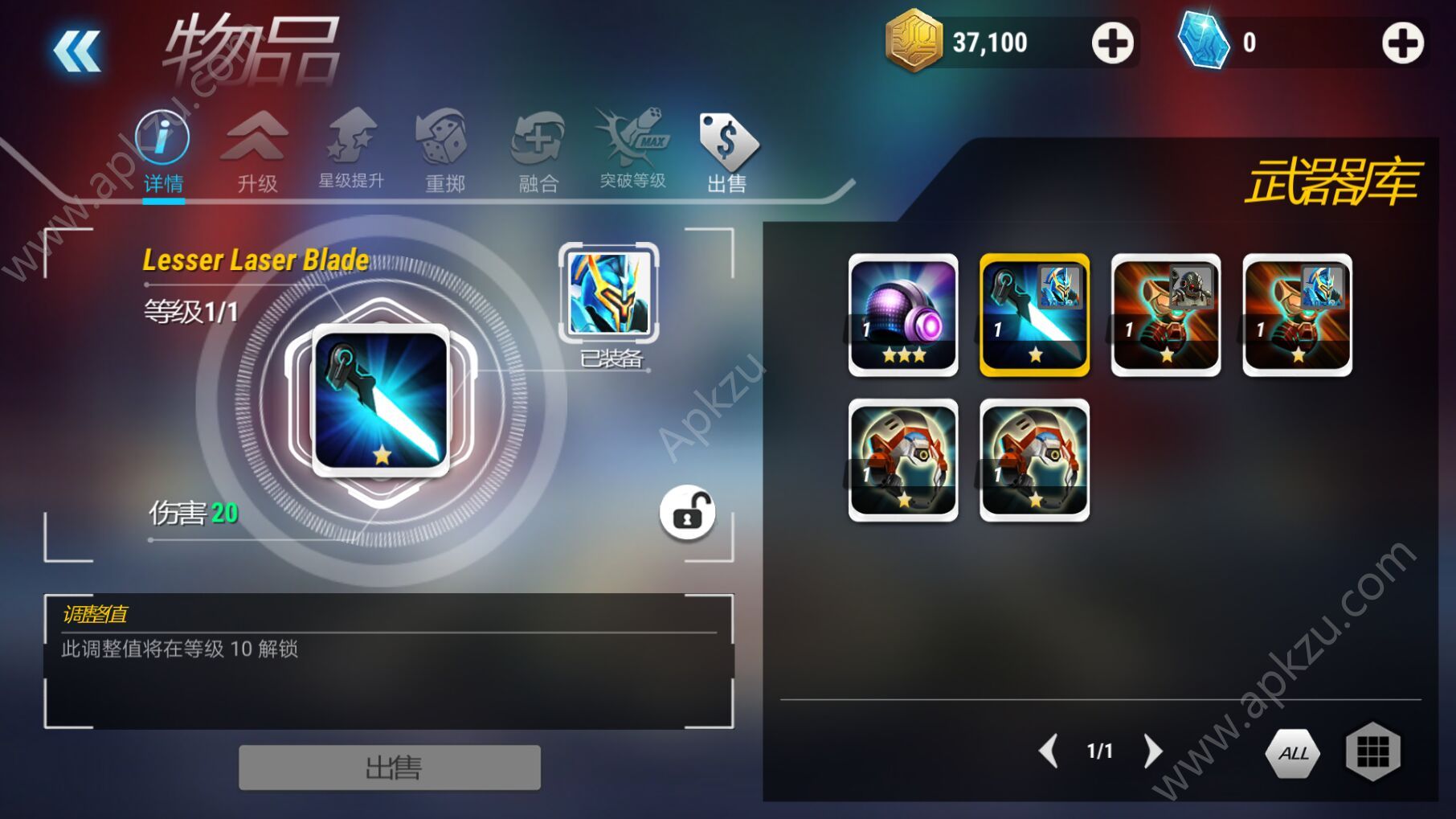
Task: Toggle the grid view hexagon button
Action: (1372, 751)
